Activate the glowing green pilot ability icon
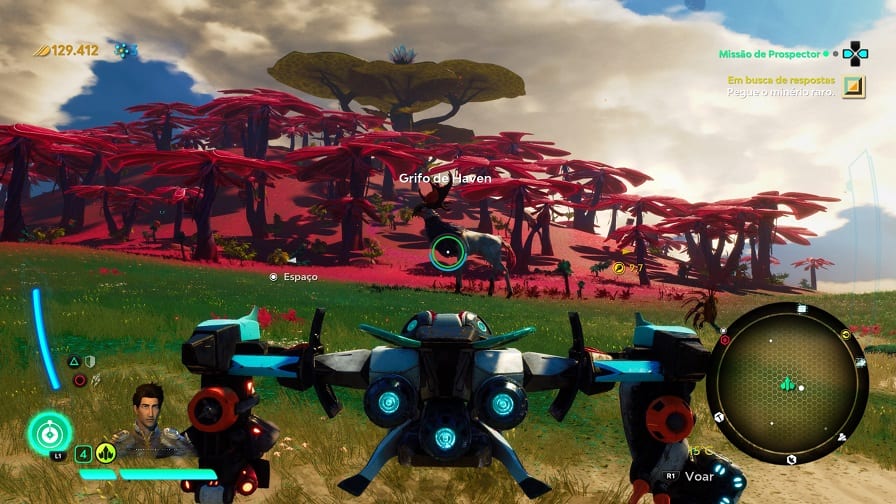Screen dimensions: 896x504 tap(49, 432)
